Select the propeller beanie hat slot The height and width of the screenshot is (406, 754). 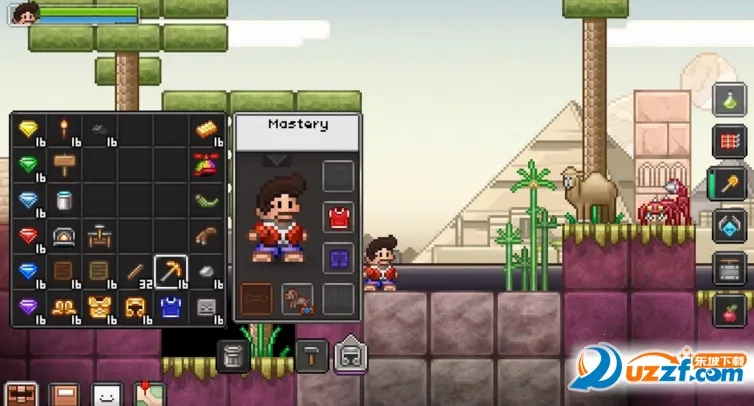click(x=206, y=164)
